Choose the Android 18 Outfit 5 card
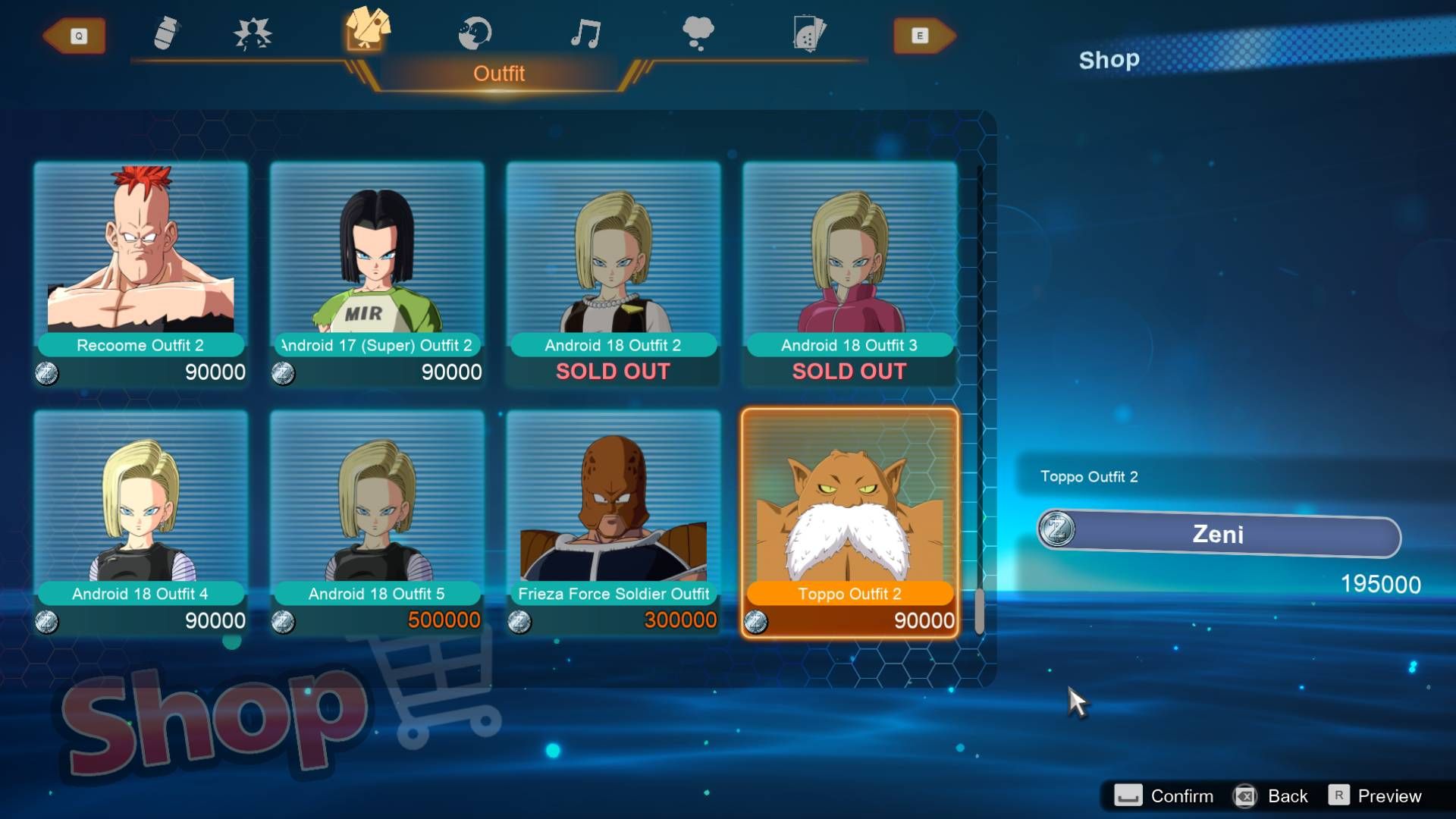 pos(377,522)
